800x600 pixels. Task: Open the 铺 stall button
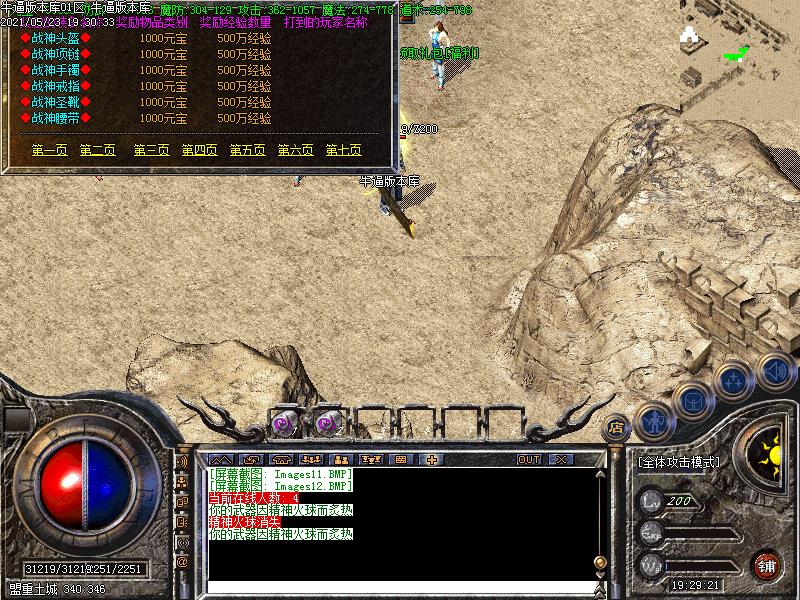pyautogui.click(x=767, y=564)
